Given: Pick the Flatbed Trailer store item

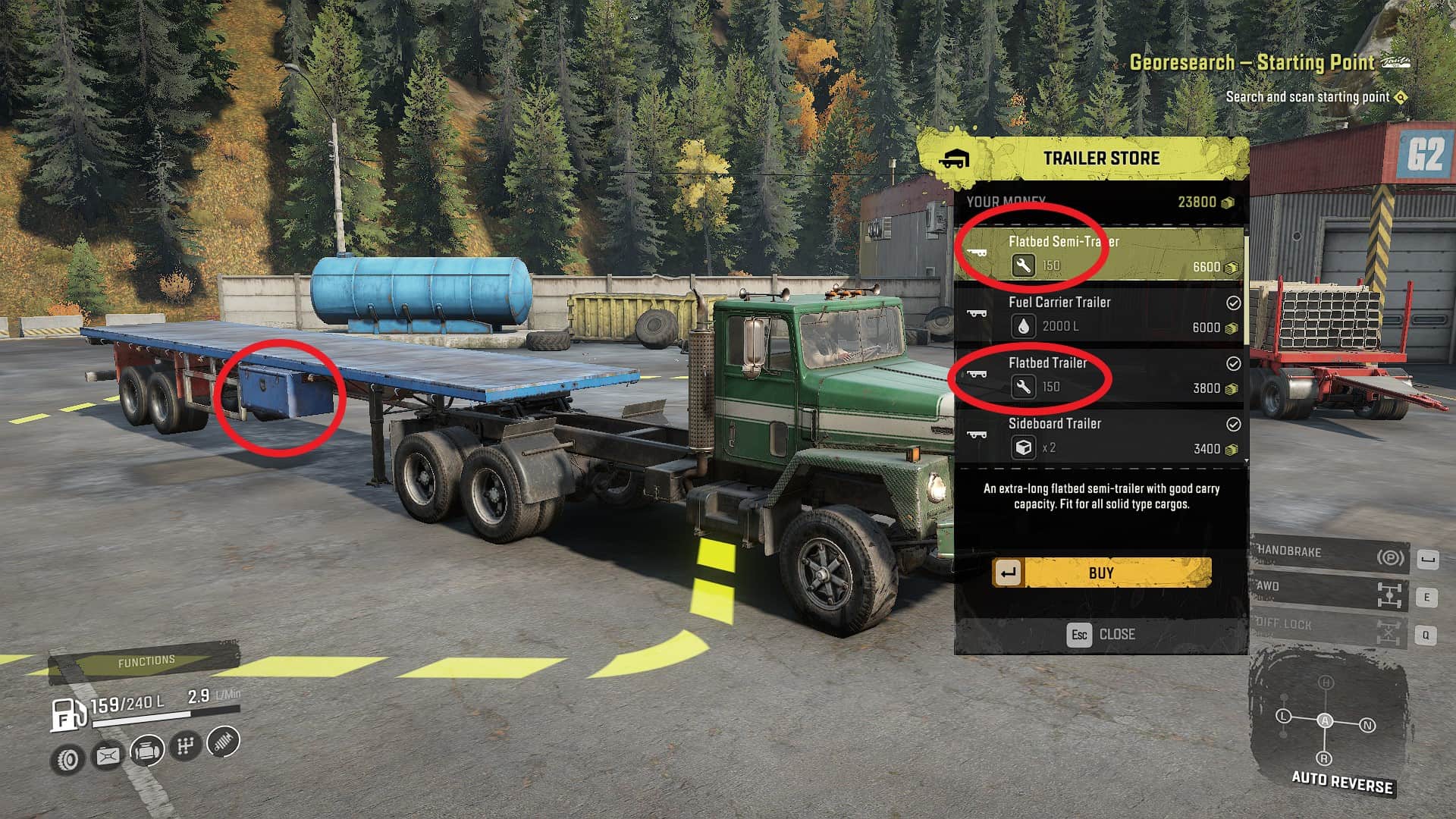Looking at the screenshot, I should click(x=1100, y=375).
